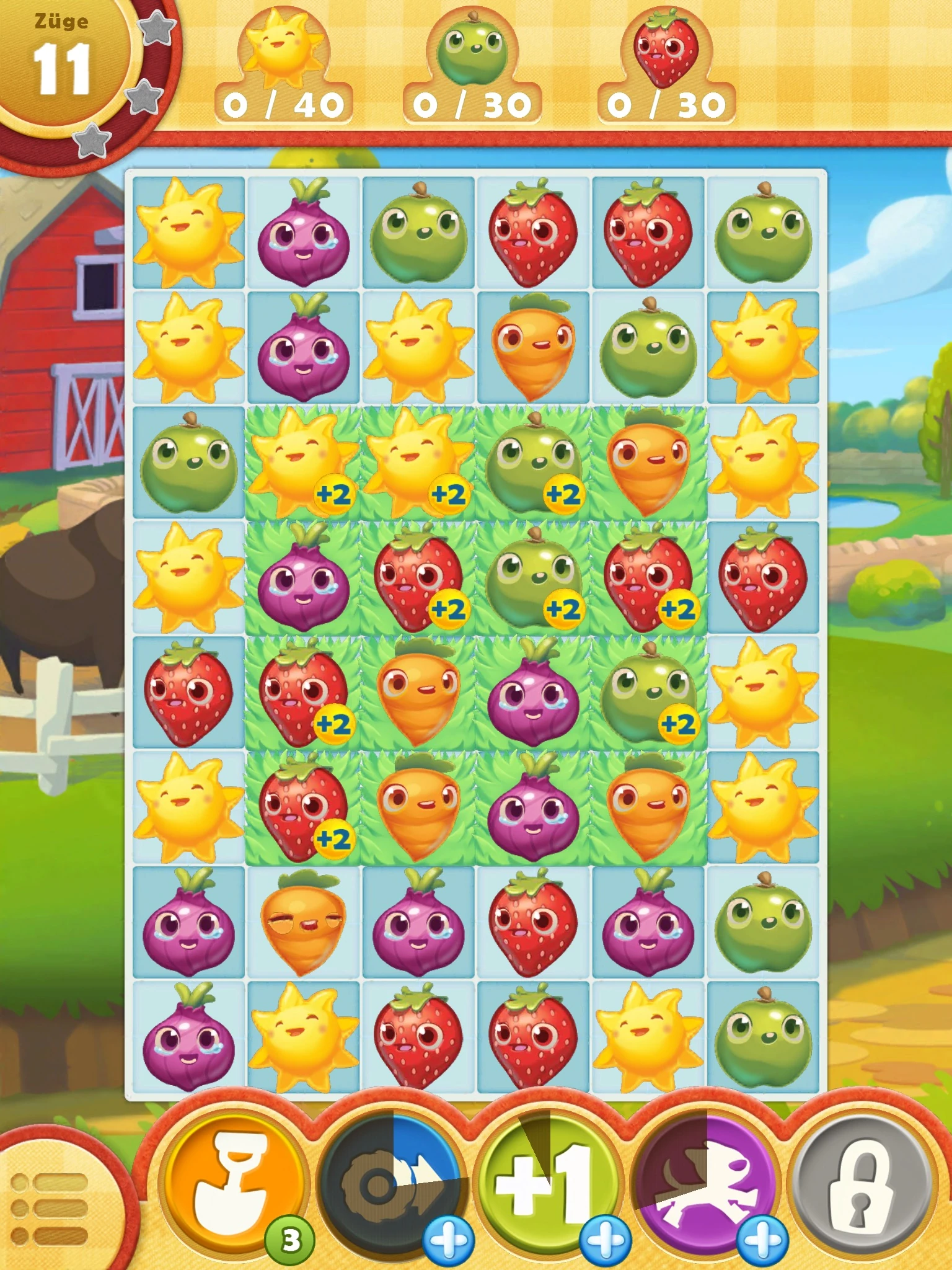Image resolution: width=952 pixels, height=1270 pixels.
Task: Tap the Züge moves counter showing 11
Action: pyautogui.click(x=62, y=68)
